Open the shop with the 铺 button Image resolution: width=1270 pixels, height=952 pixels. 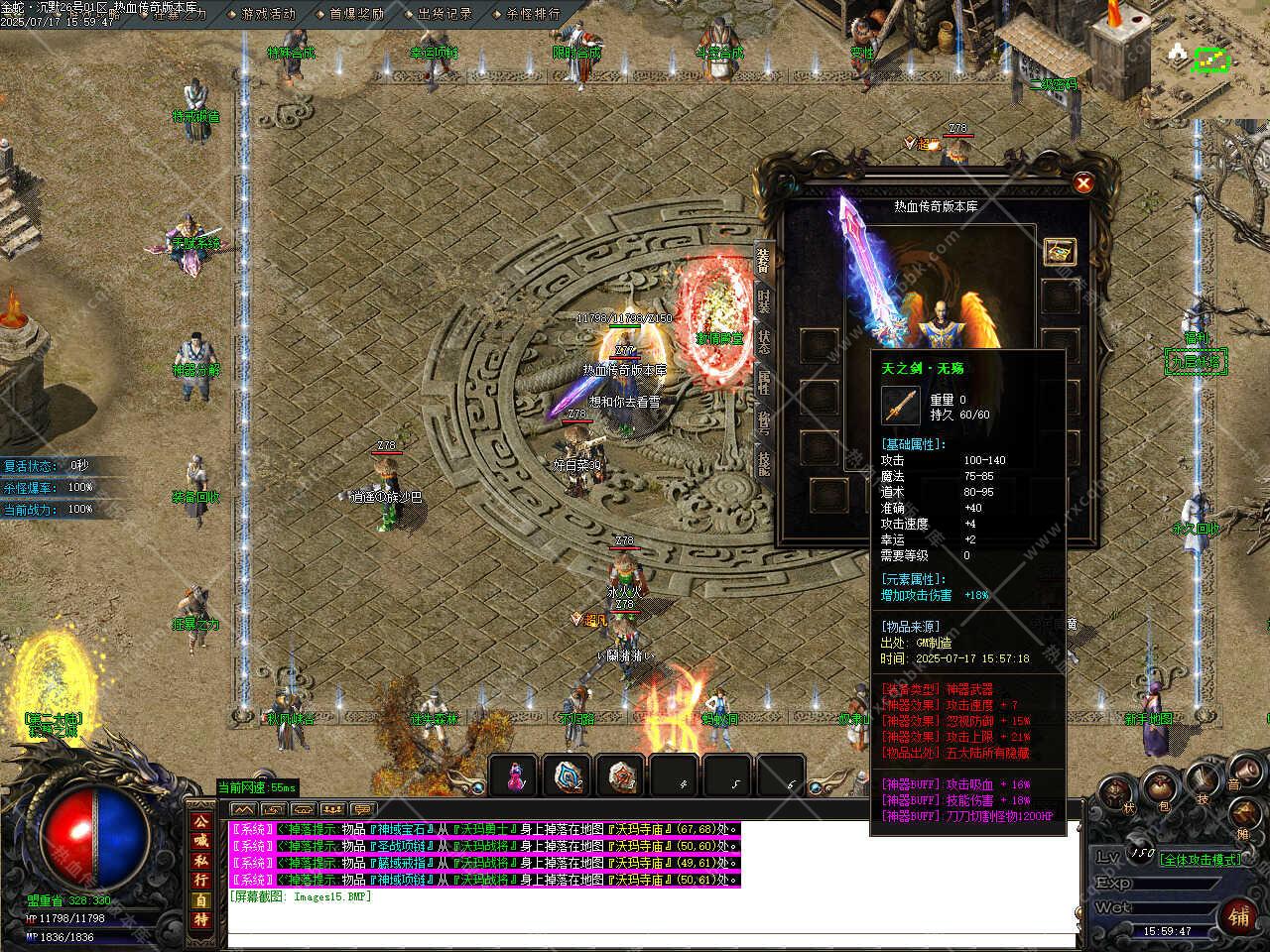[x=1239, y=914]
